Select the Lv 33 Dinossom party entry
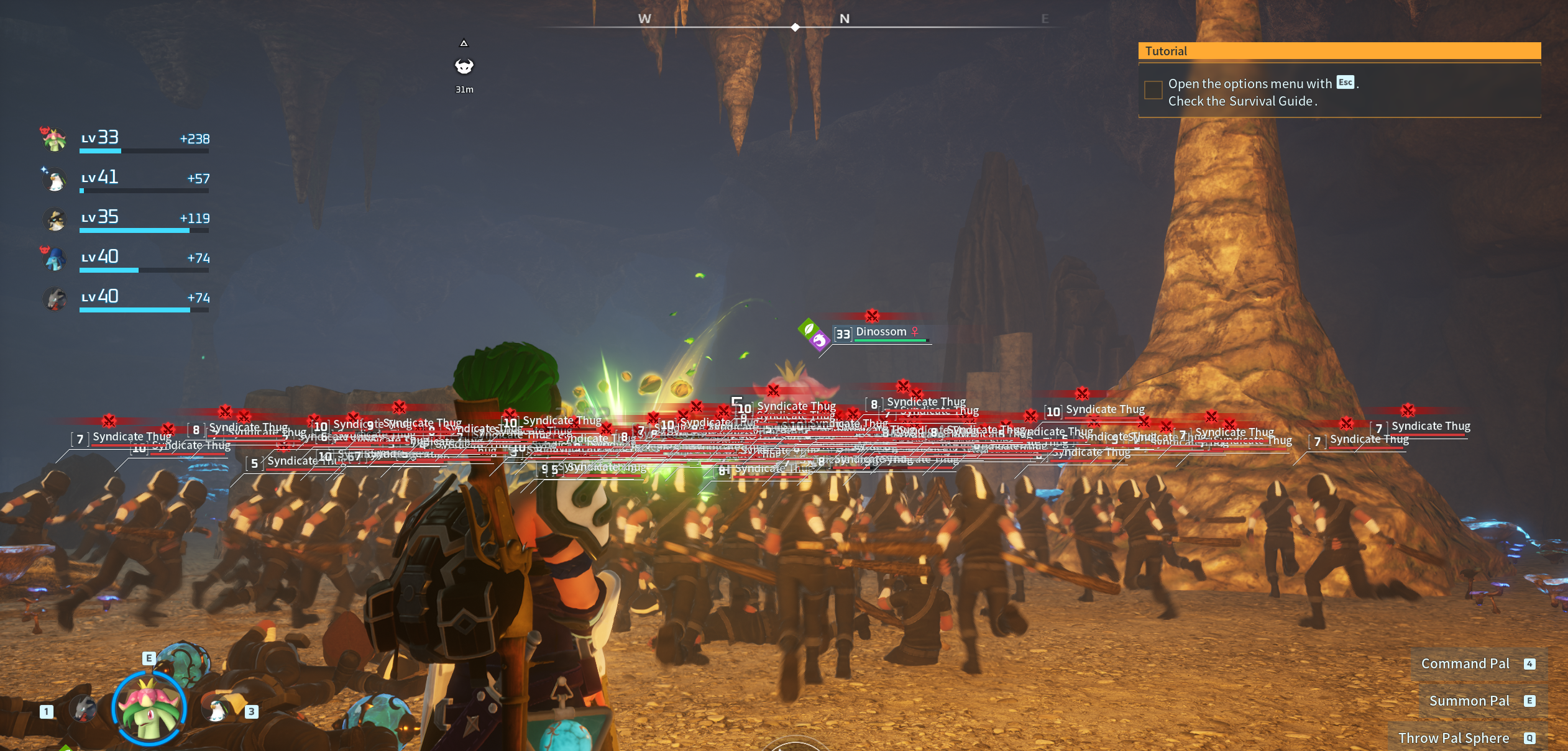The height and width of the screenshot is (751, 1568). click(x=55, y=139)
